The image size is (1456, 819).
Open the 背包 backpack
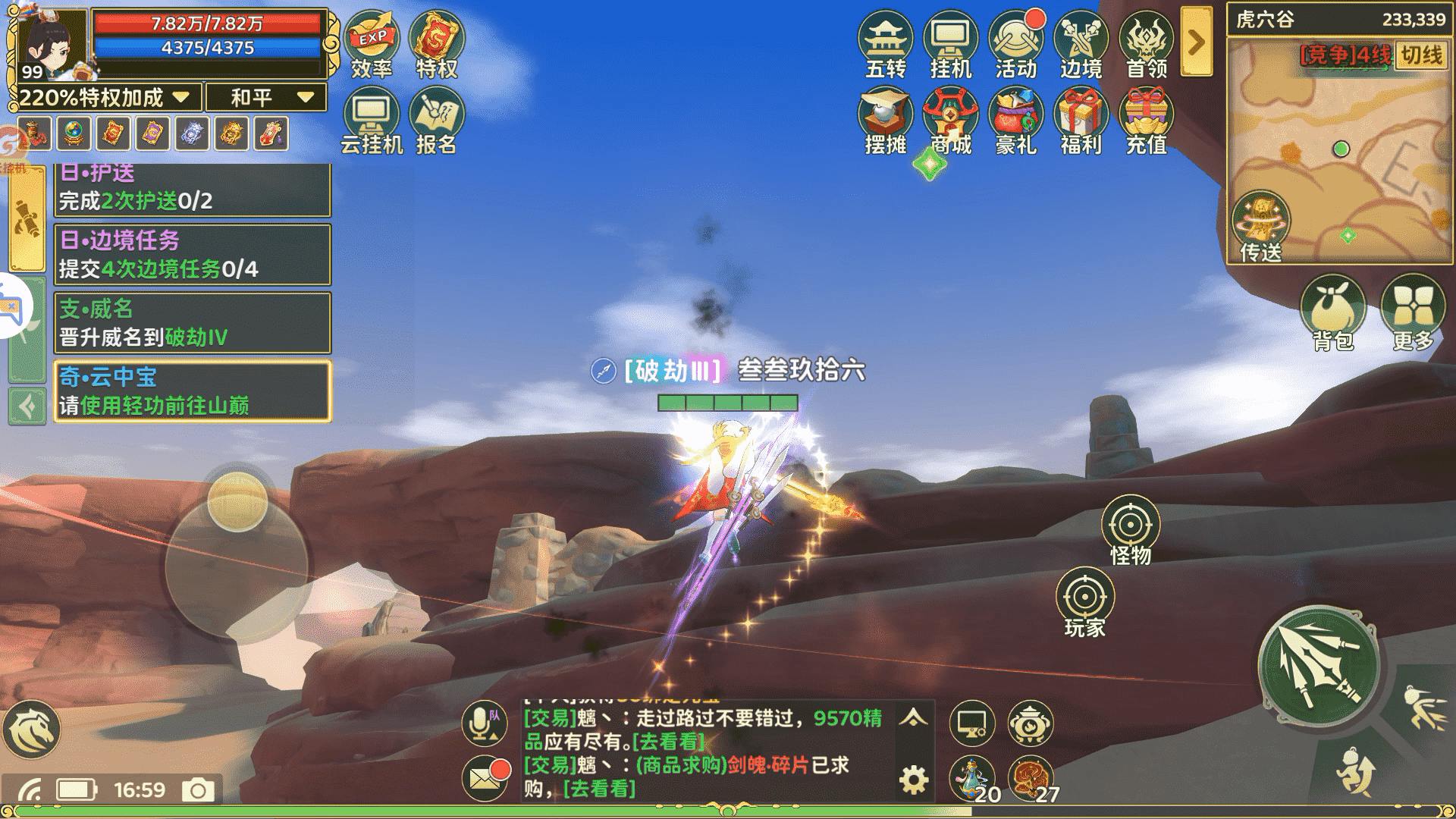1332,312
